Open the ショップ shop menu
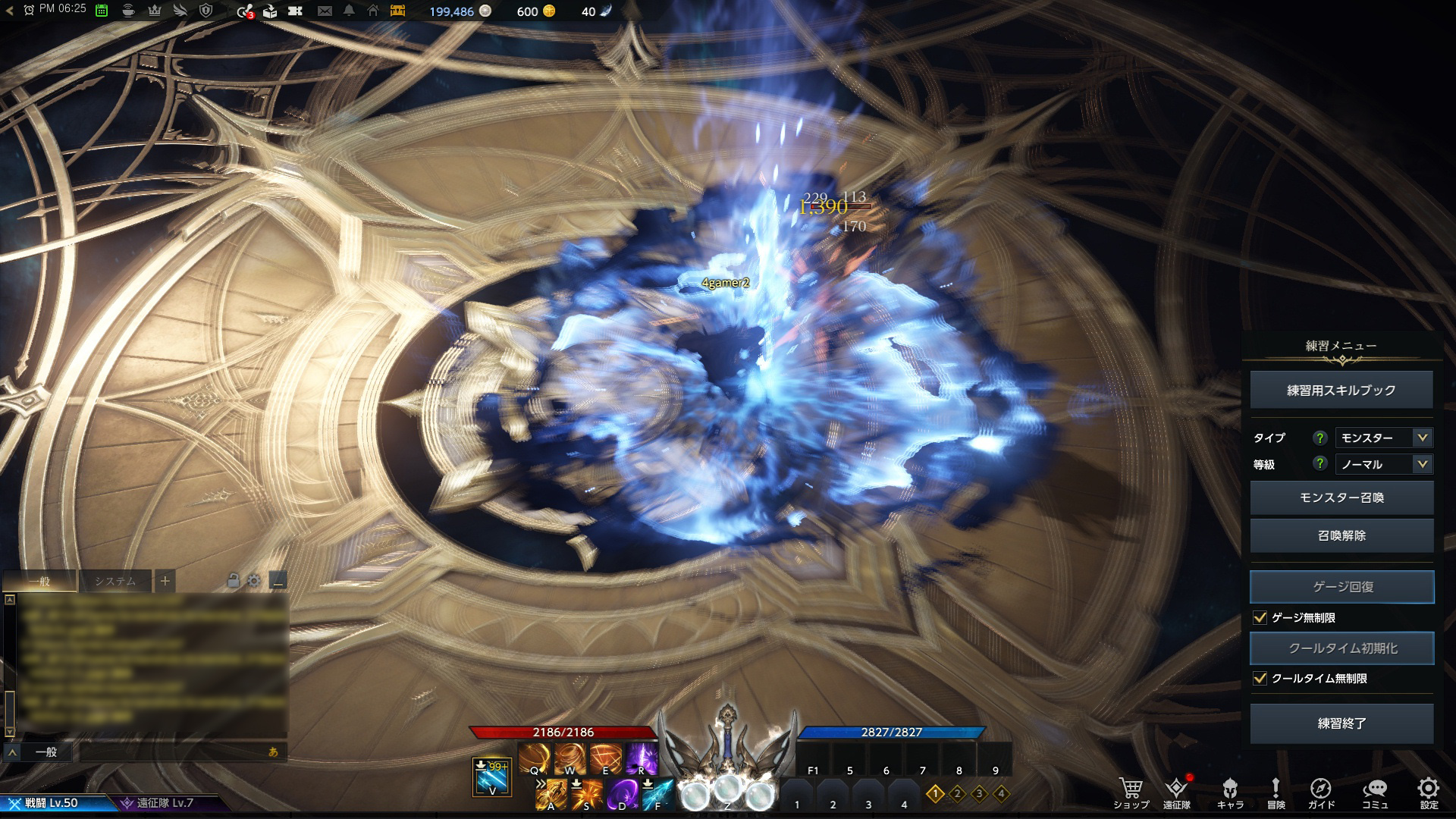The image size is (1456, 819). pyautogui.click(x=1131, y=792)
